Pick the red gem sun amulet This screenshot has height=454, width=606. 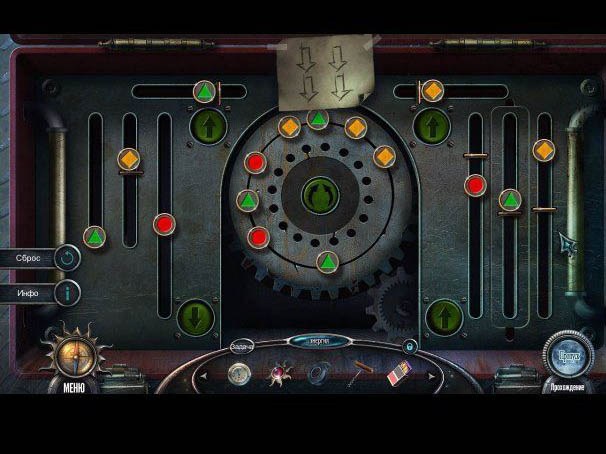[x=277, y=375]
